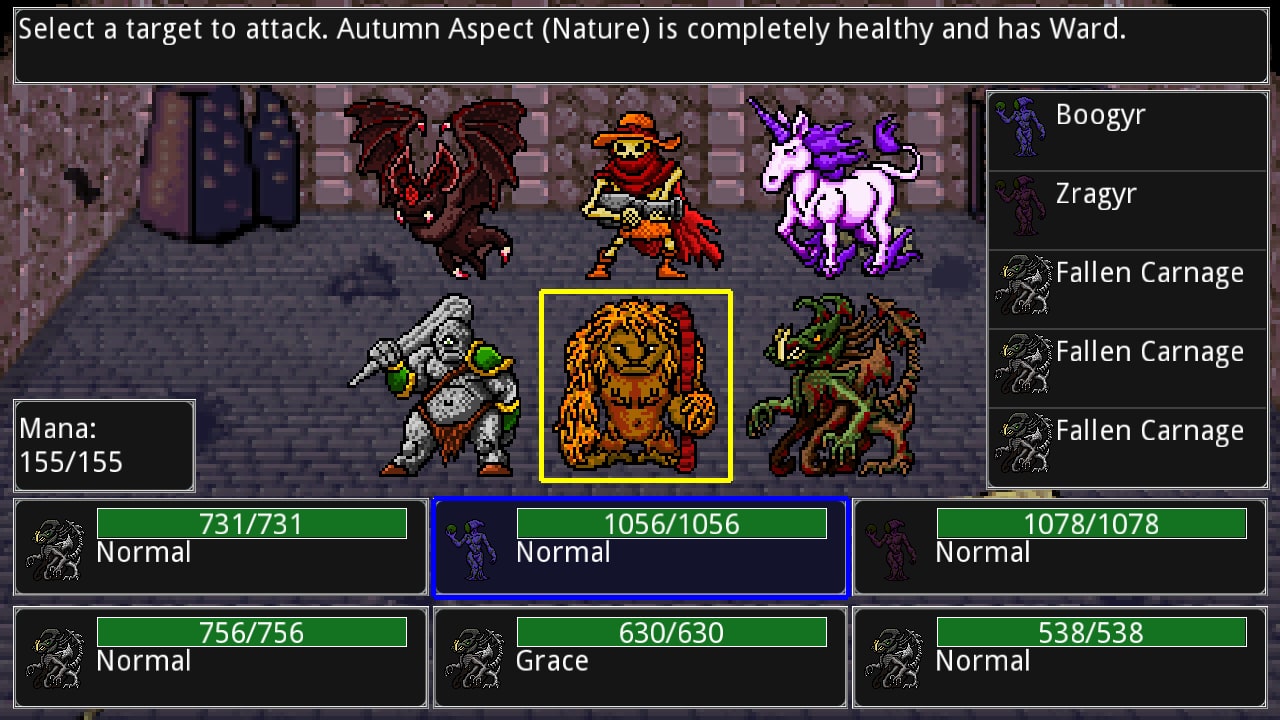This screenshot has height=720, width=1280.
Task: Attack the highlighted Autumn Aspect enemy
Action: point(635,385)
